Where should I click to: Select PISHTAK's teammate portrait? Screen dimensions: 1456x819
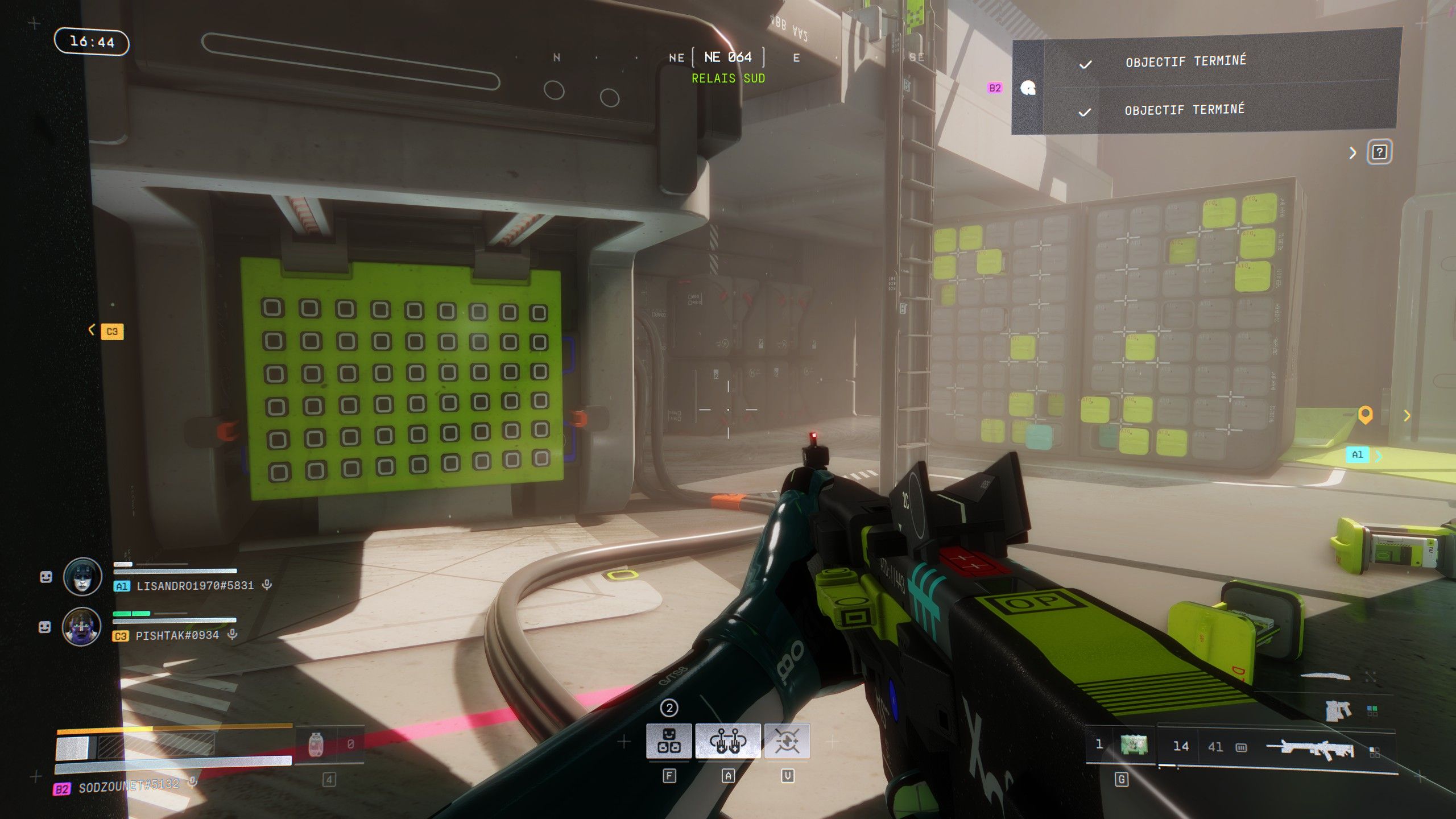point(82,627)
